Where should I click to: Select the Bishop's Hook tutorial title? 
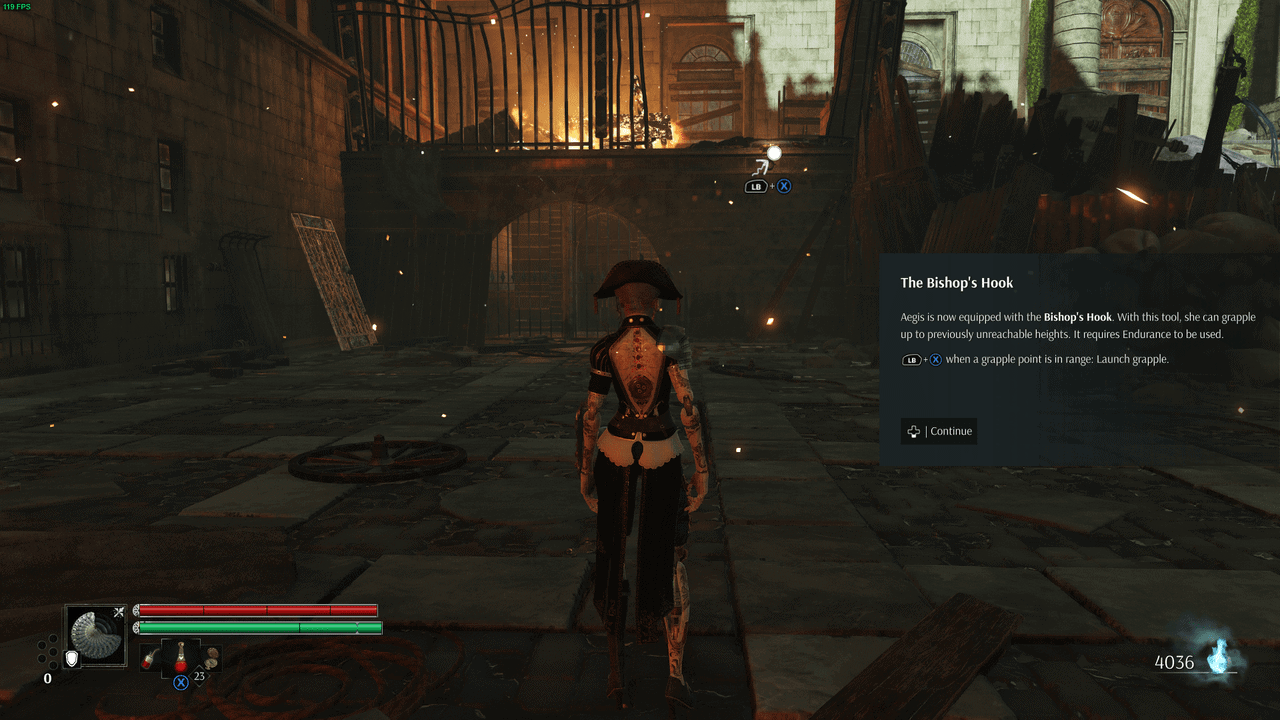[957, 282]
